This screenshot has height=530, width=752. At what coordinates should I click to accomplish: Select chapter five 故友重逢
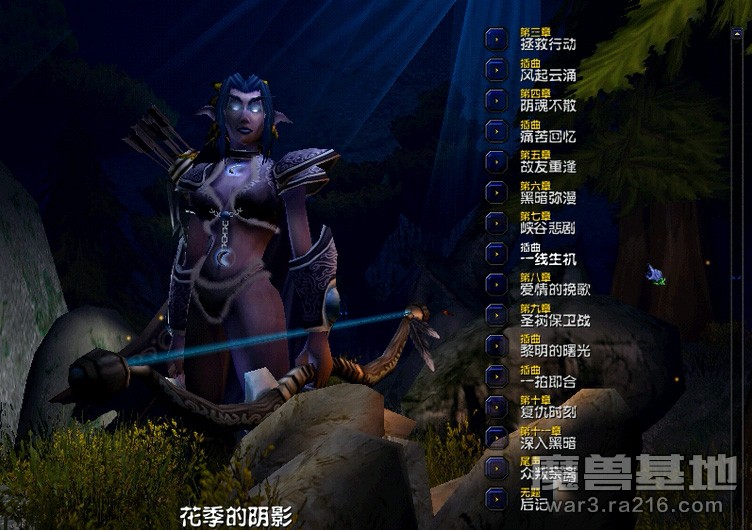[497, 161]
